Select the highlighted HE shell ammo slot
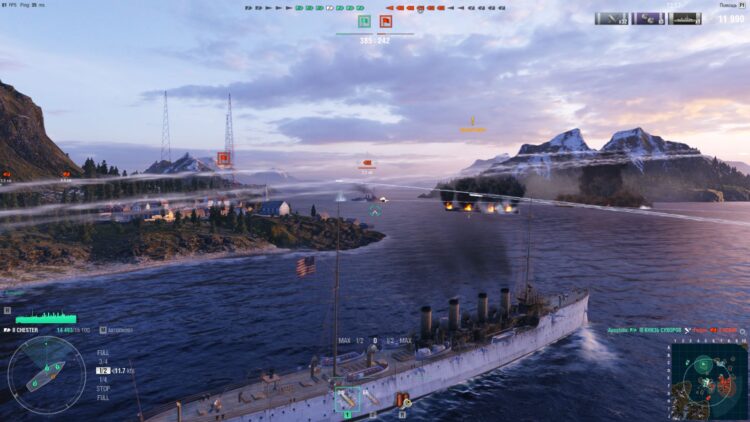The width and height of the screenshot is (750, 422). 347,399
